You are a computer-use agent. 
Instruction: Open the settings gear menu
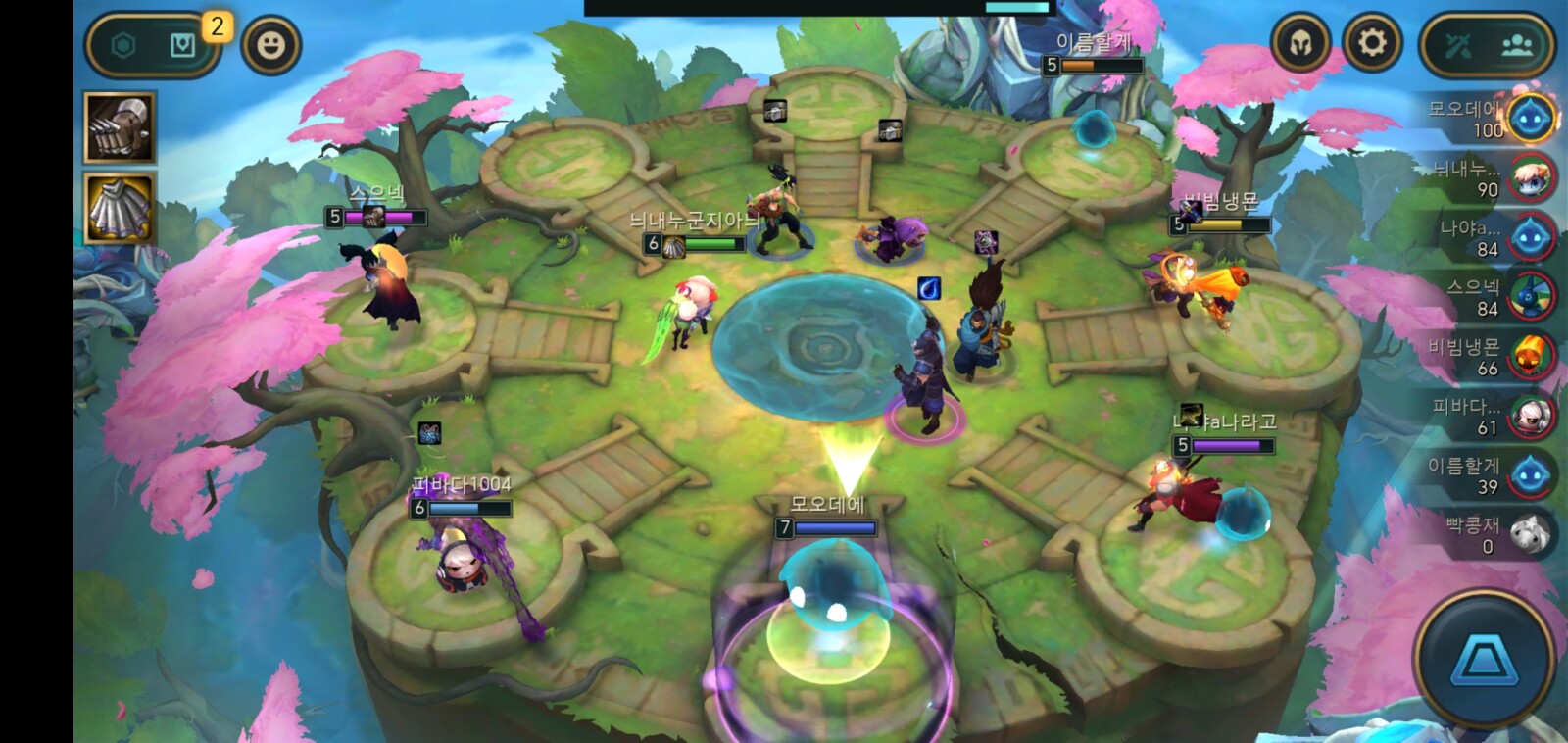coord(1374,42)
